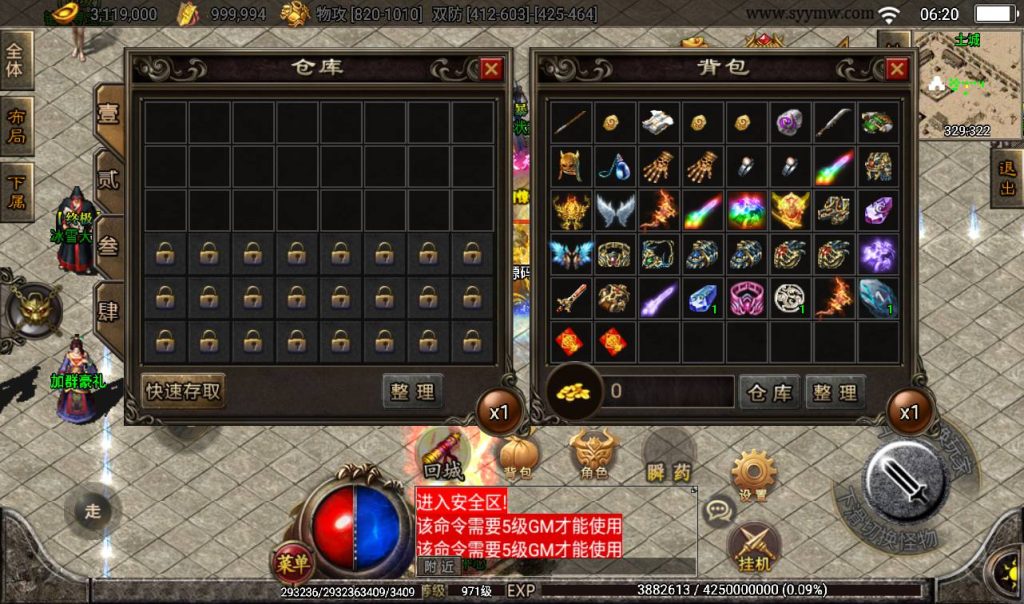Activate the sword attack button

(905, 481)
